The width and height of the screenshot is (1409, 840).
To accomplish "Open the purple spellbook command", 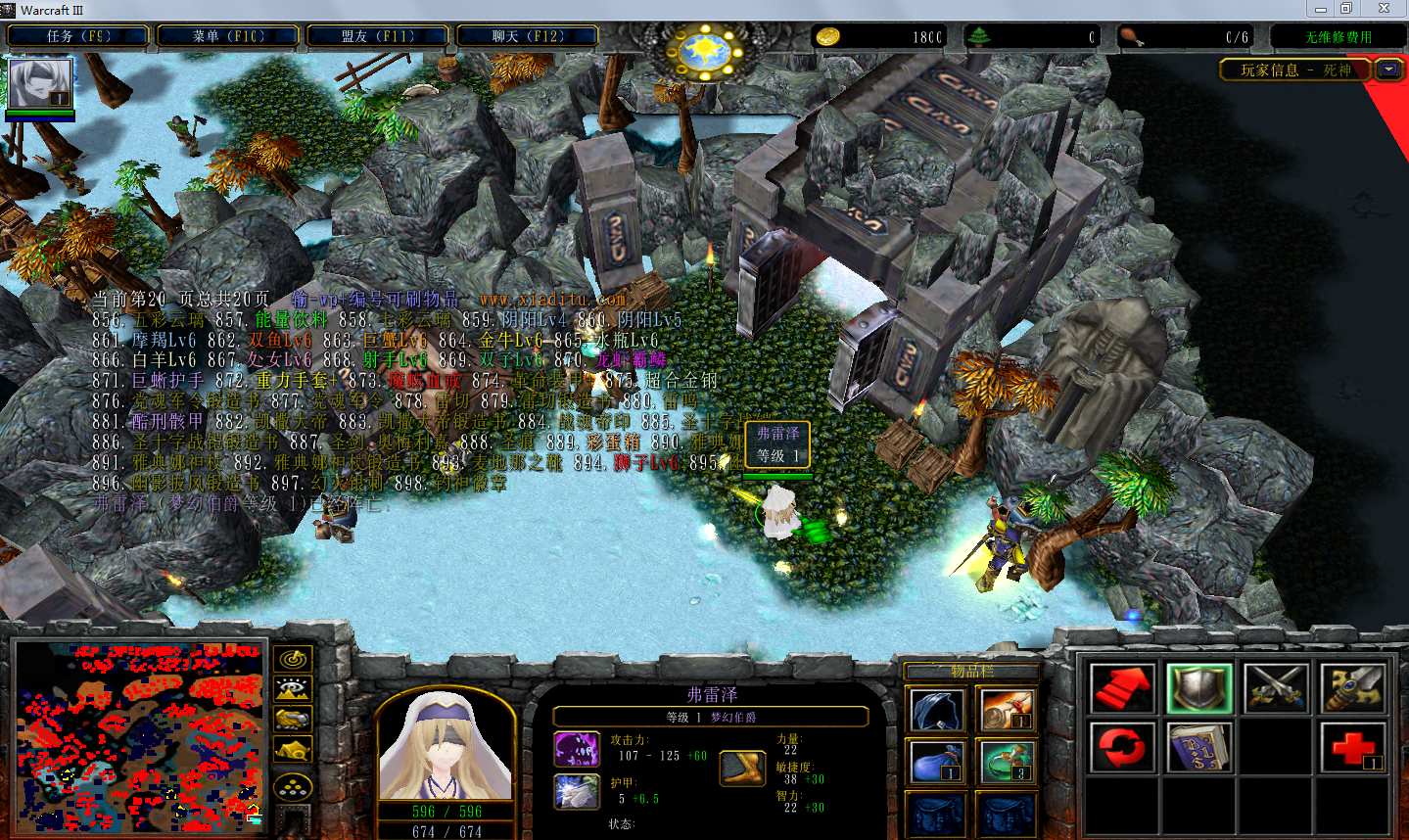I will pyautogui.click(x=1199, y=748).
